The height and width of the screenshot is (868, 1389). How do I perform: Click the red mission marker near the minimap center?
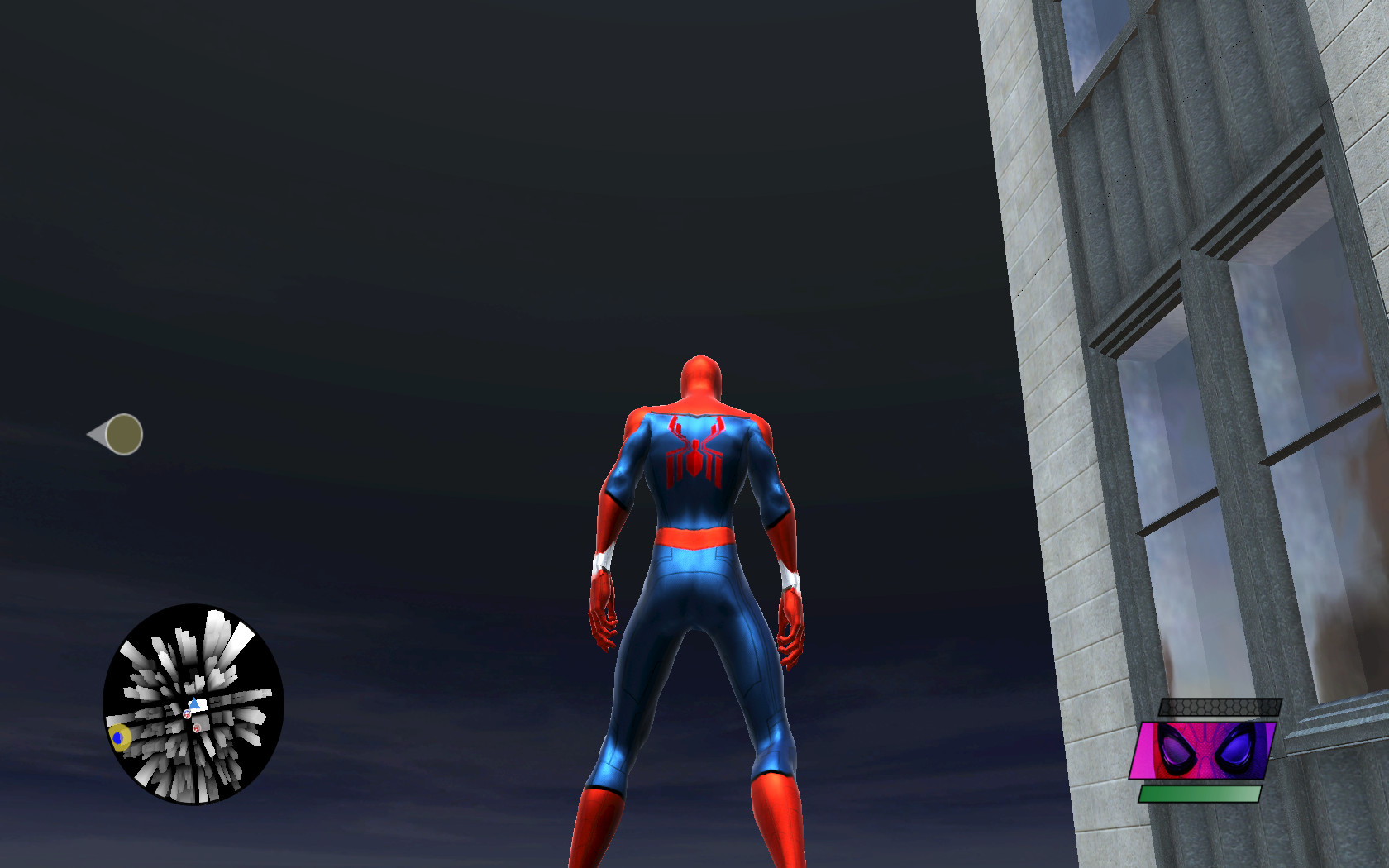(197, 727)
